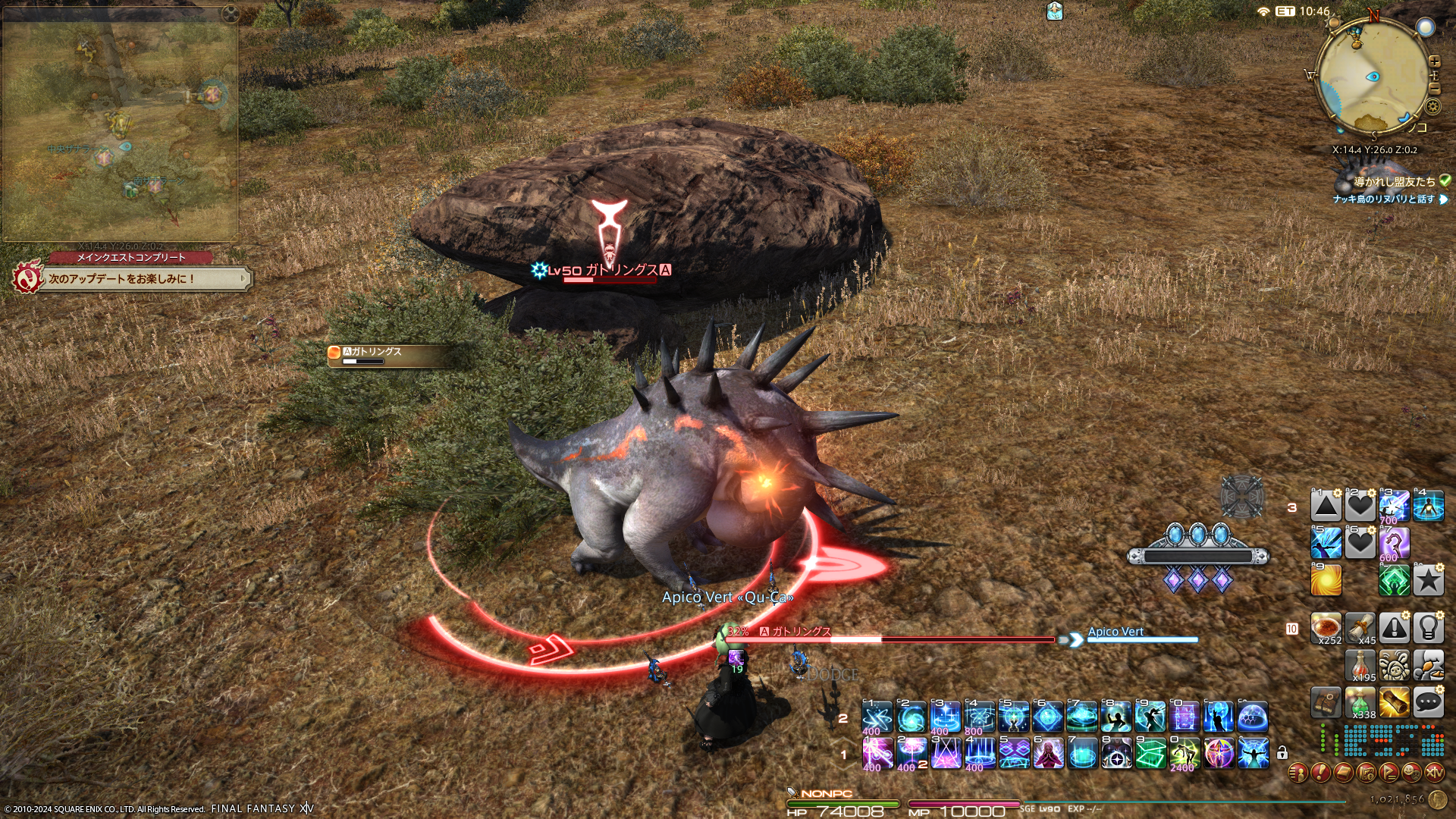Zoom in the minimap with the plus button
Viewport: 1456px width, 819px height.
pyautogui.click(x=1434, y=61)
